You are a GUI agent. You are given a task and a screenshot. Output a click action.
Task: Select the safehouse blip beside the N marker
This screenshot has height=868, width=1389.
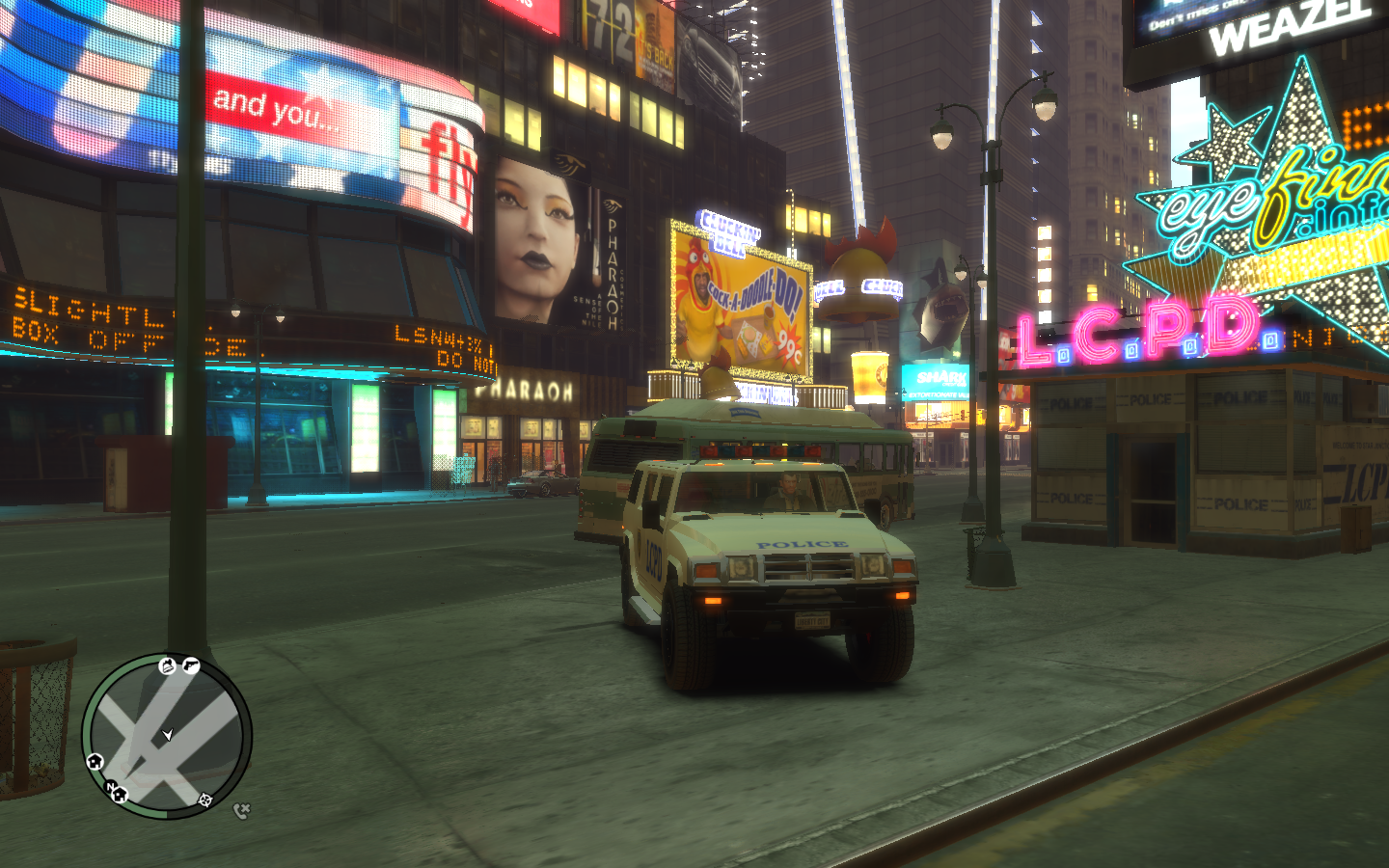(121, 796)
